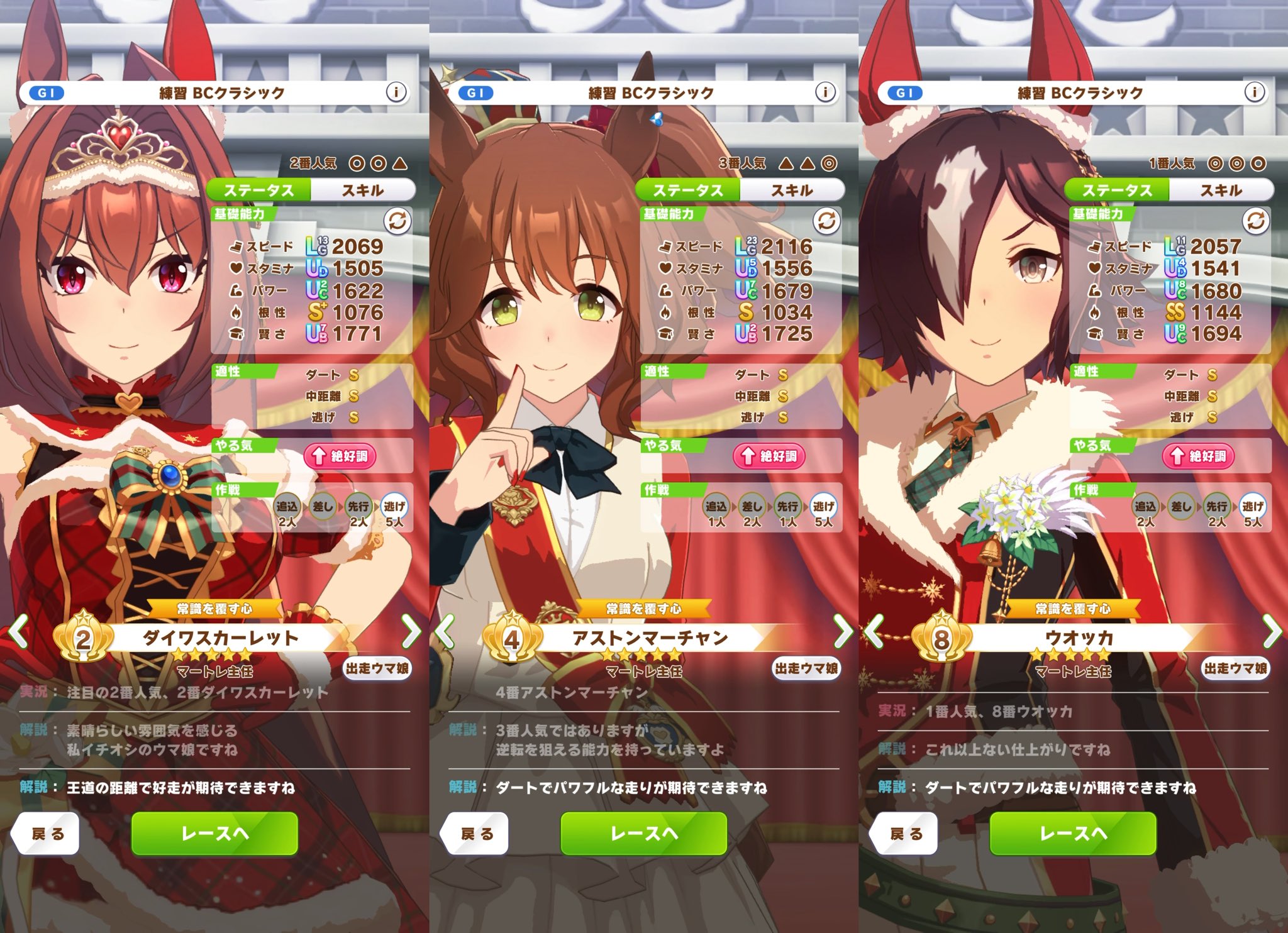Toggle Aston Machan's stats refresh icon
Image resolution: width=1288 pixels, height=933 pixels.
(826, 221)
